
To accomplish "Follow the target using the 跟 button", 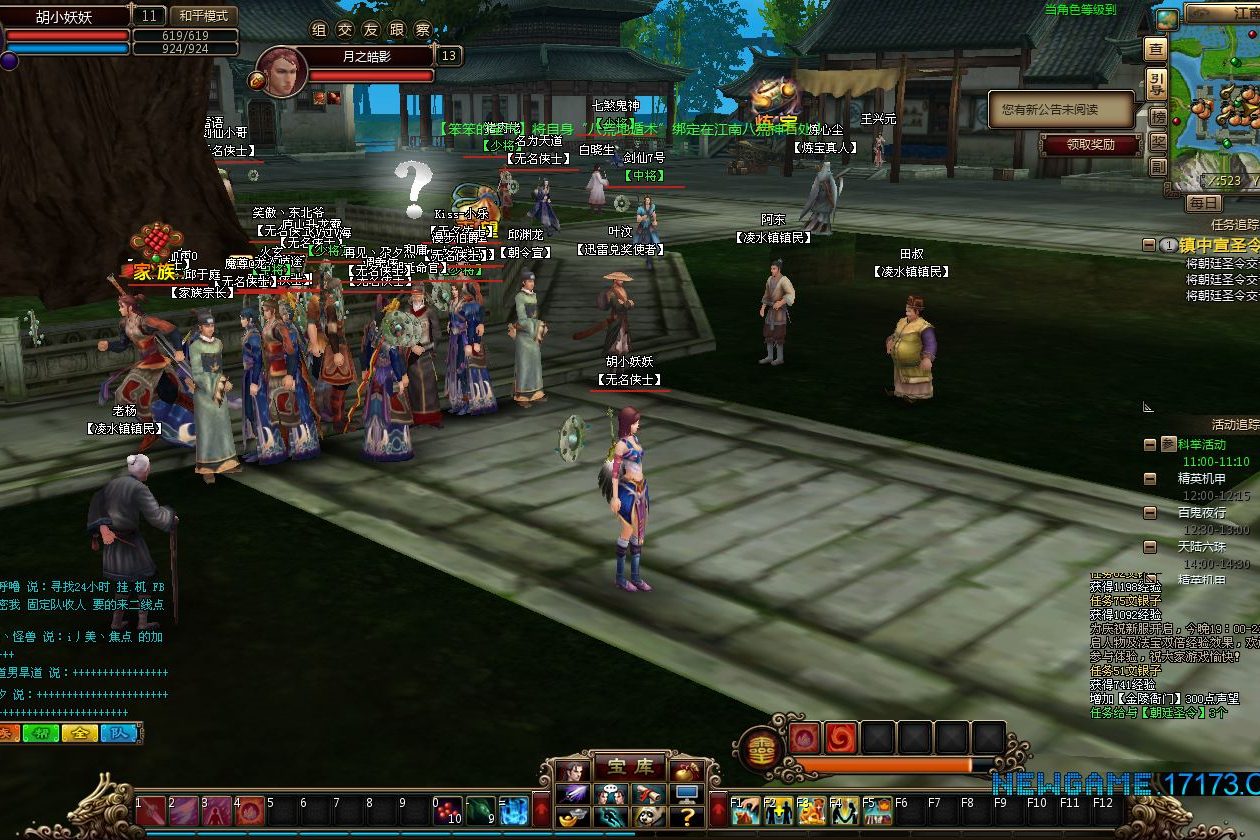I will 397,30.
